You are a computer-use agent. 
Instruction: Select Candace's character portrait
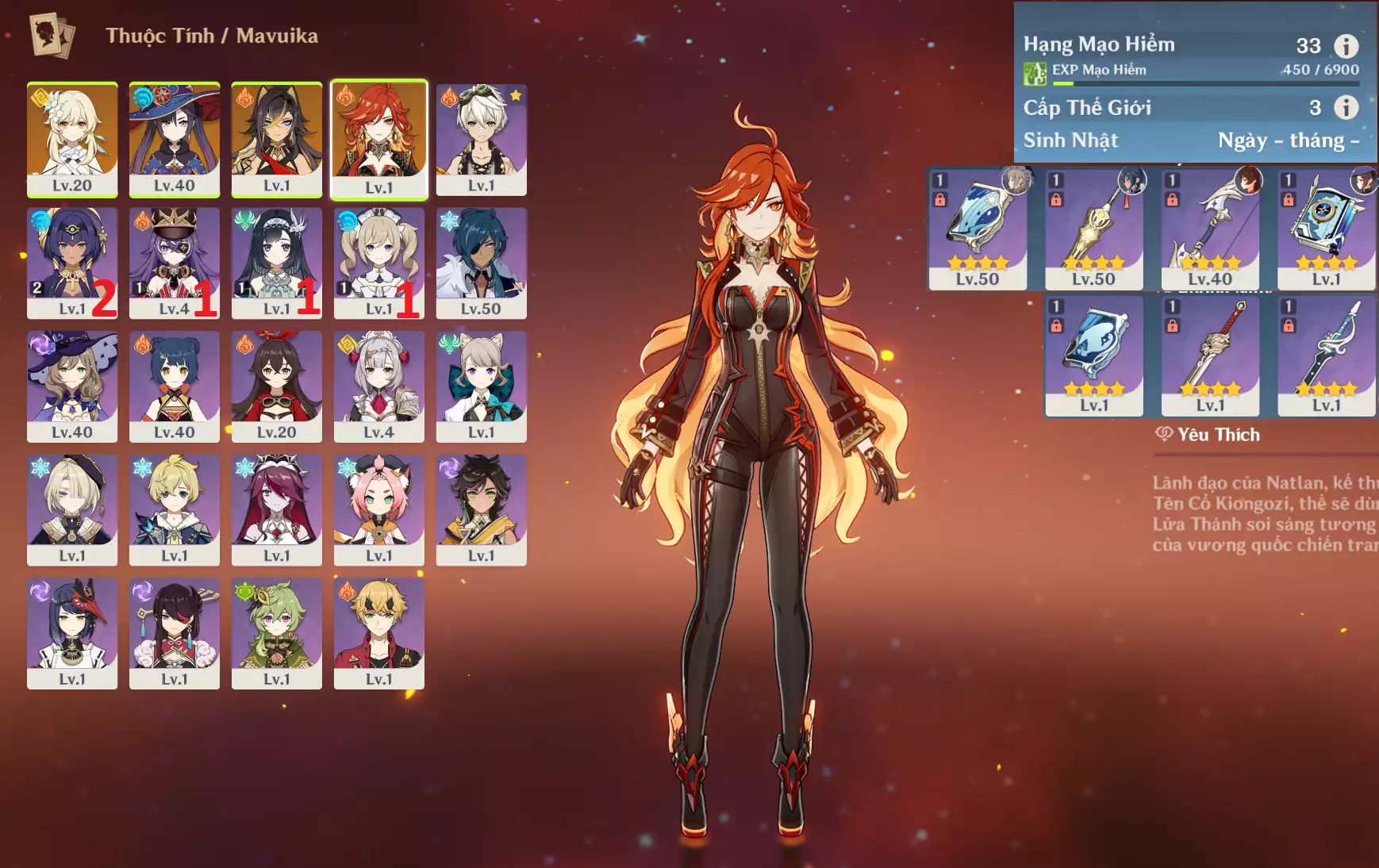coord(72,263)
